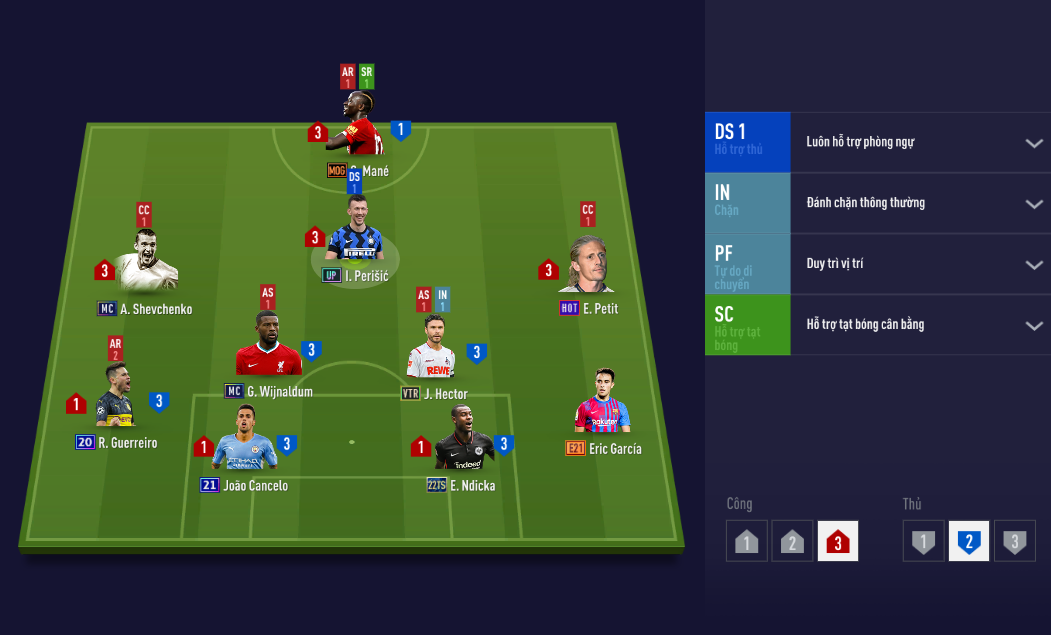The width and height of the screenshot is (1051, 635).
Task: Choose attack level 3 under Công
Action: coord(838,541)
